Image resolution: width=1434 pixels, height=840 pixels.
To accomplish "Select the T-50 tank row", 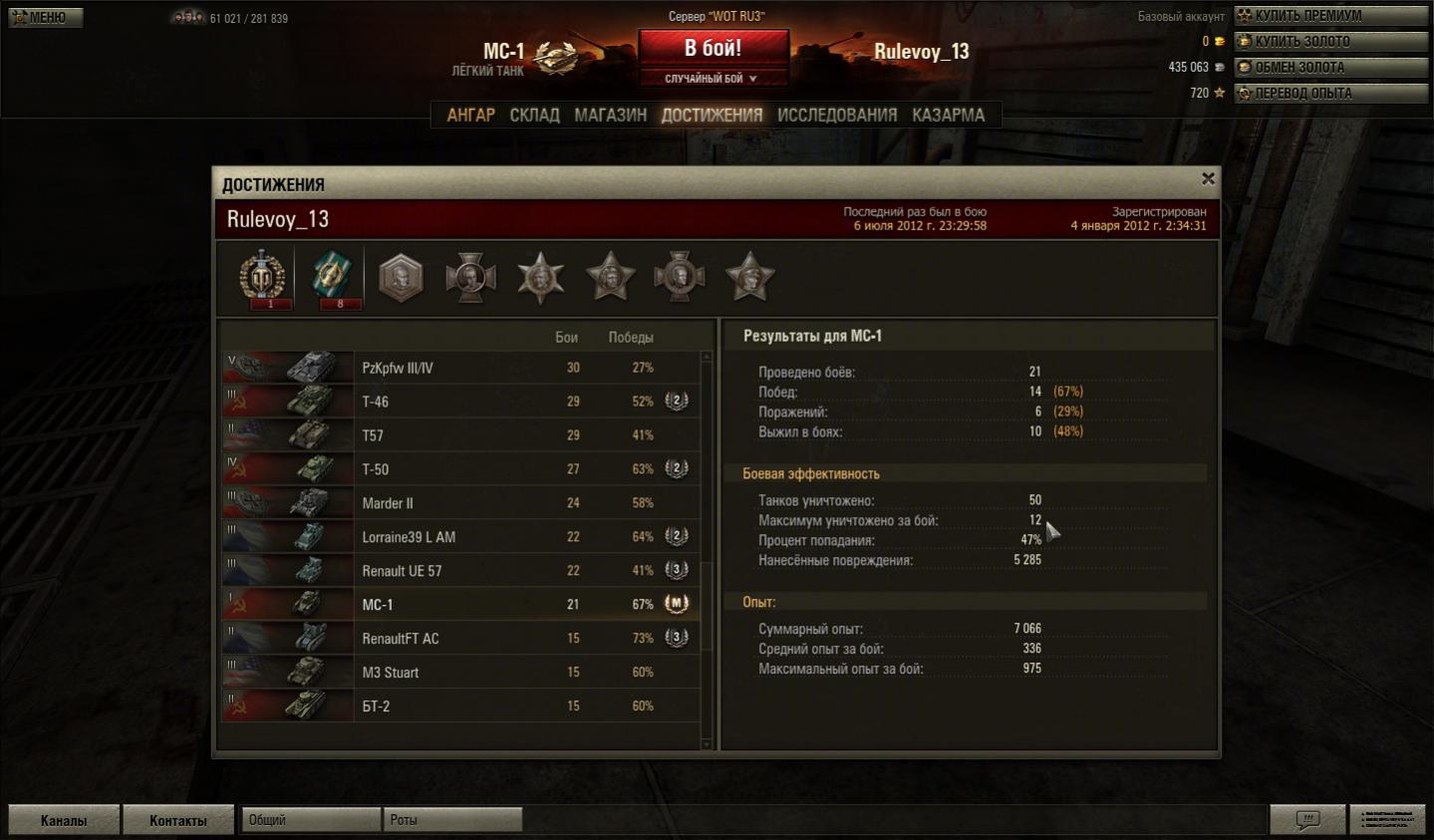I will click(x=458, y=469).
